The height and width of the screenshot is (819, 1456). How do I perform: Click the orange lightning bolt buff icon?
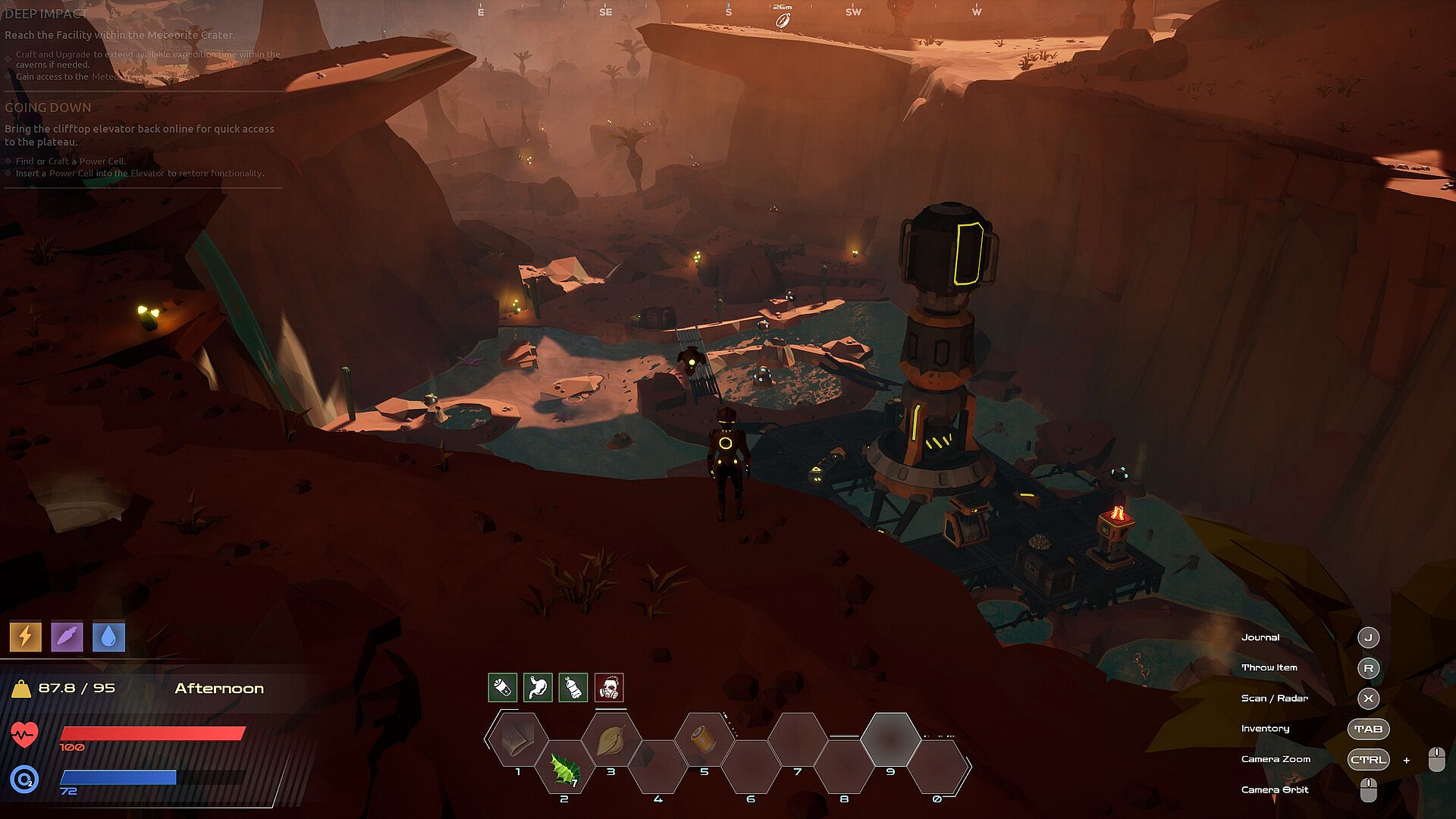[x=25, y=637]
